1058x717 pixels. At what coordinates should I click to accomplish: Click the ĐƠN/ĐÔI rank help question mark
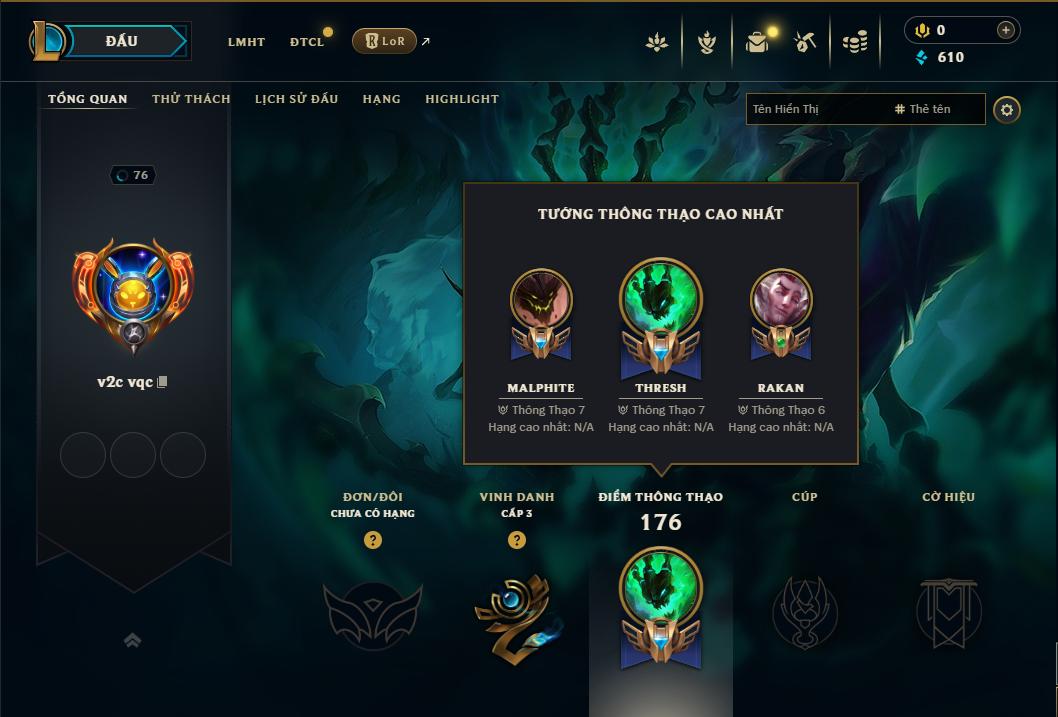373,540
